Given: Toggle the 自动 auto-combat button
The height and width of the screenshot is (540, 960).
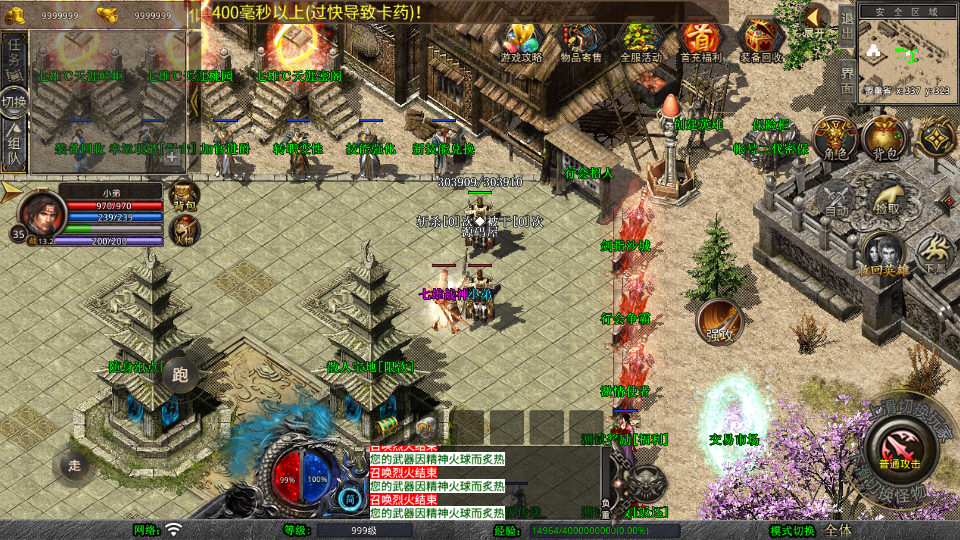Looking at the screenshot, I should pos(836,199).
